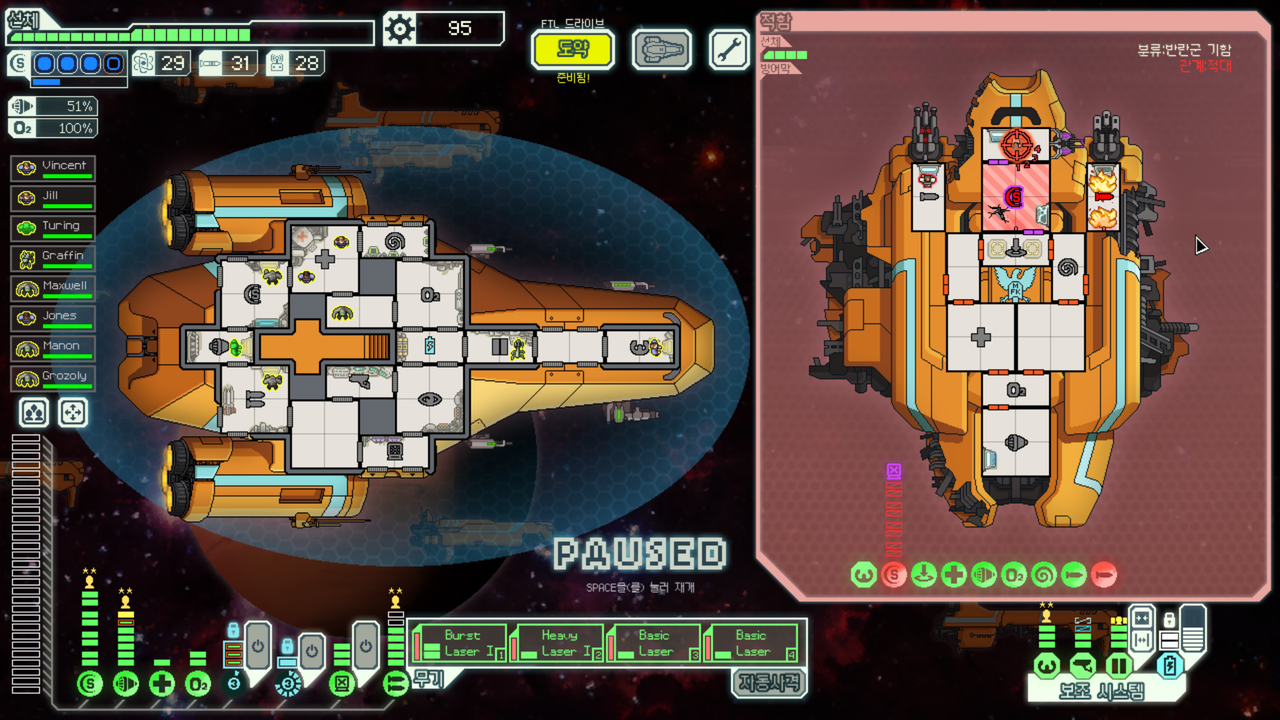Activate the backup battery button
Screen dimensions: 1280x720
[x=1171, y=665]
